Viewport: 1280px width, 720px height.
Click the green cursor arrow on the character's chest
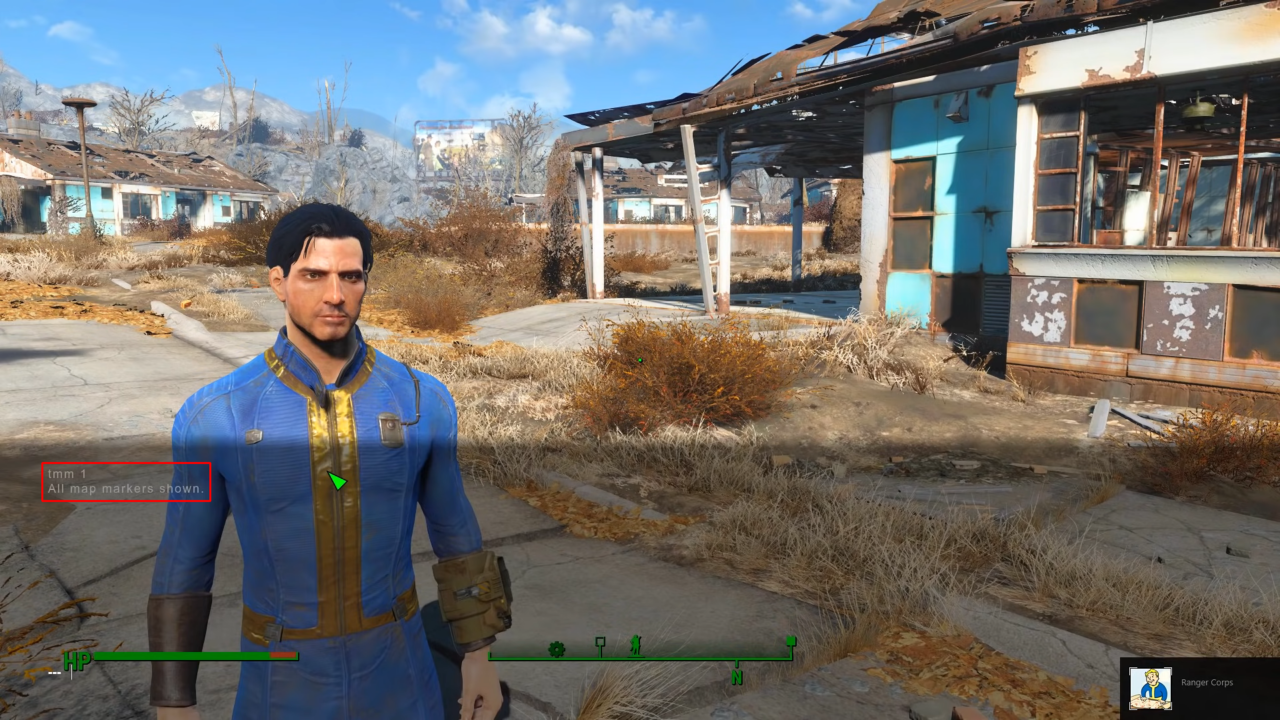point(336,480)
